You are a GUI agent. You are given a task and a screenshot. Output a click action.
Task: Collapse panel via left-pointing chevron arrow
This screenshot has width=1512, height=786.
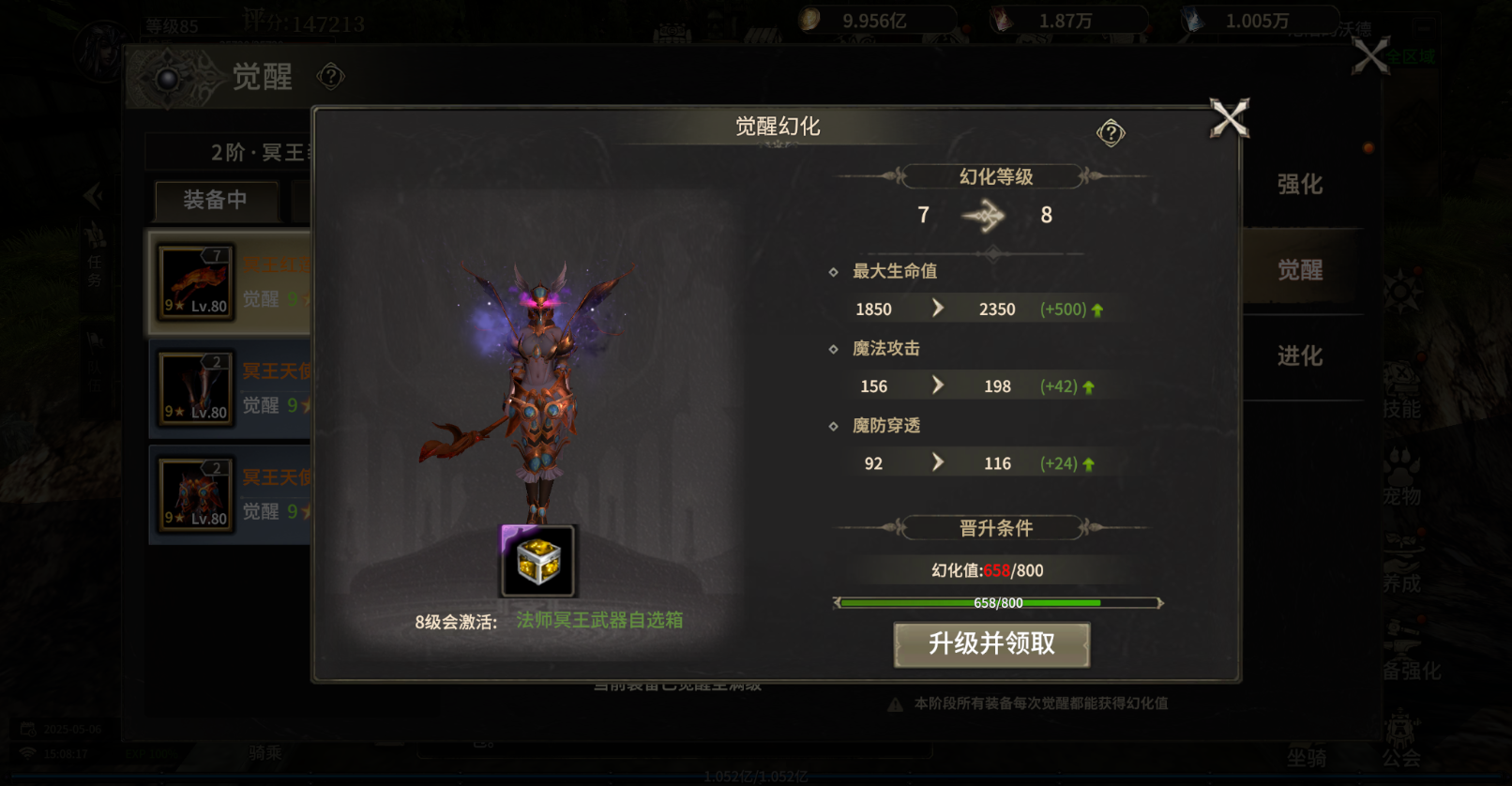[93, 195]
